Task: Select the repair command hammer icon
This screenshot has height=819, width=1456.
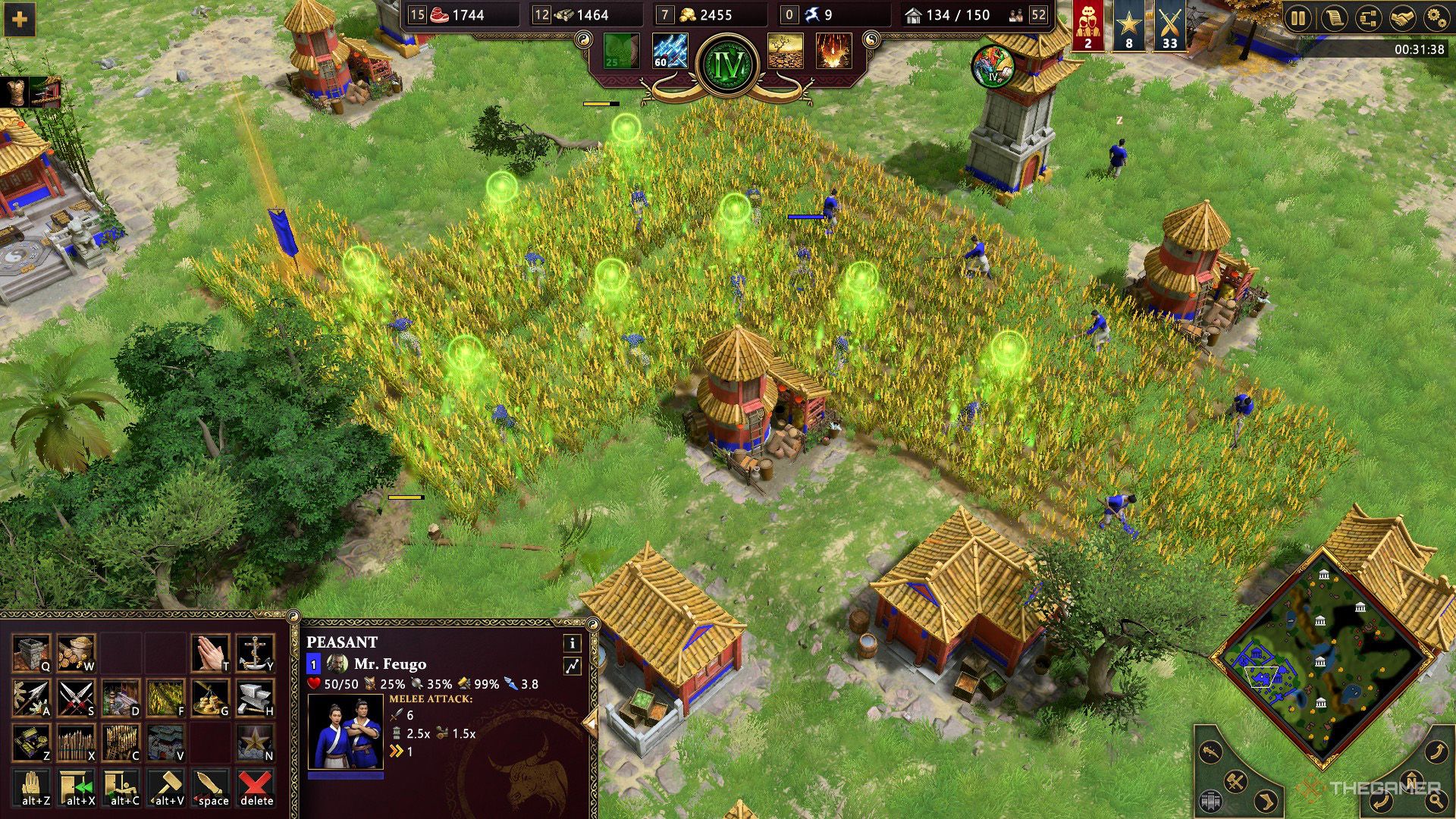Action: pos(167,787)
